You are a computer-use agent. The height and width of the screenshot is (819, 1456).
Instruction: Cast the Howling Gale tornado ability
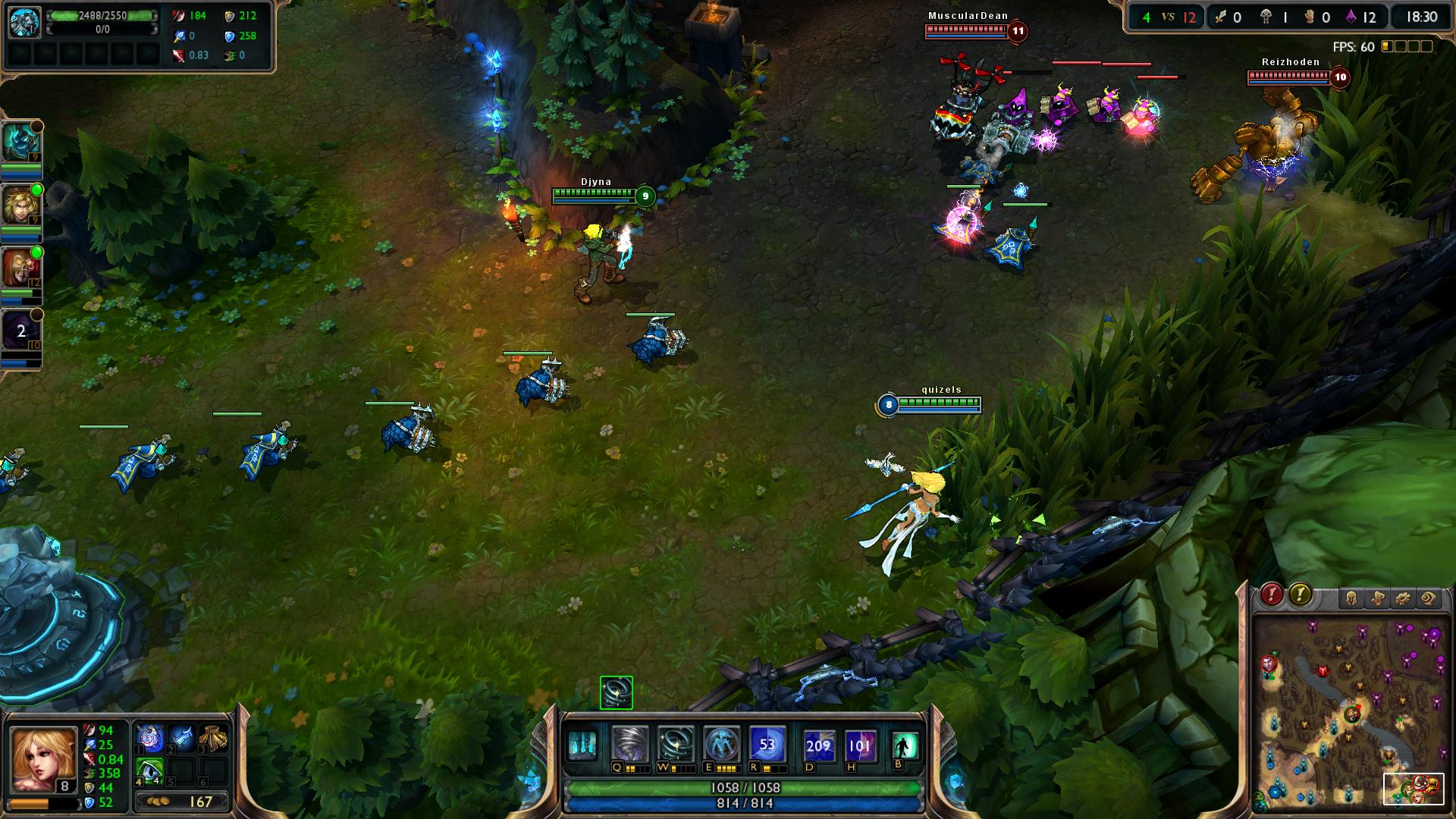tap(630, 745)
